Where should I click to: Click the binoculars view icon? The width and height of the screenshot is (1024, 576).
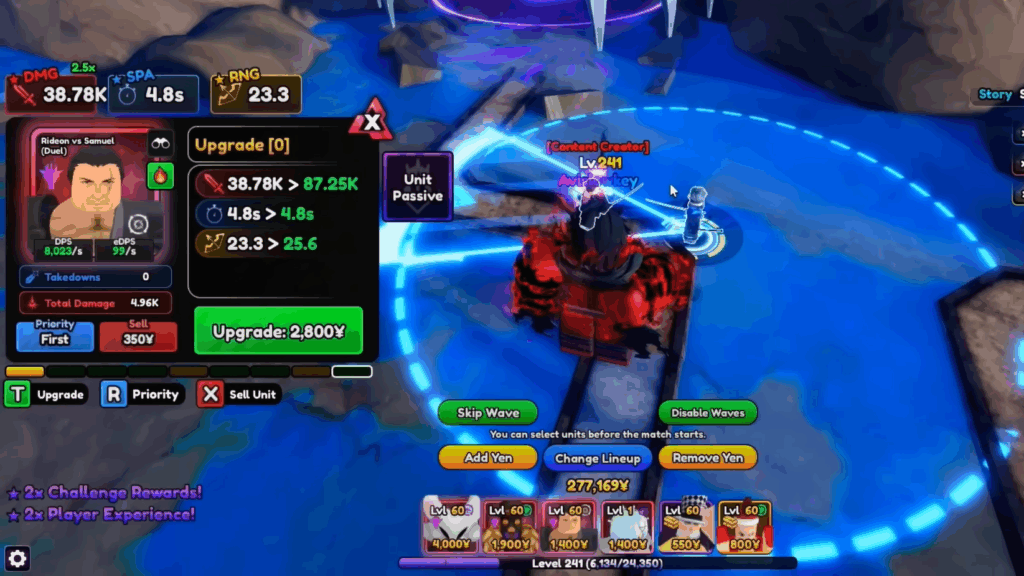pyautogui.click(x=160, y=144)
